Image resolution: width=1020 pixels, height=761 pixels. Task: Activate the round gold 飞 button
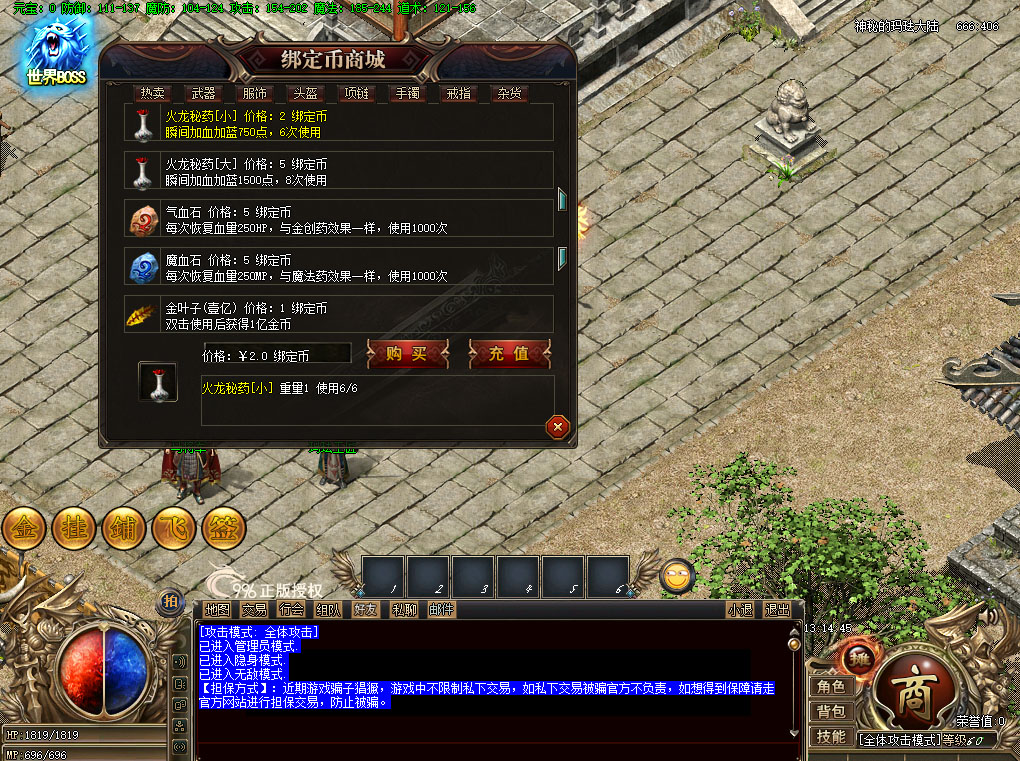[x=174, y=528]
